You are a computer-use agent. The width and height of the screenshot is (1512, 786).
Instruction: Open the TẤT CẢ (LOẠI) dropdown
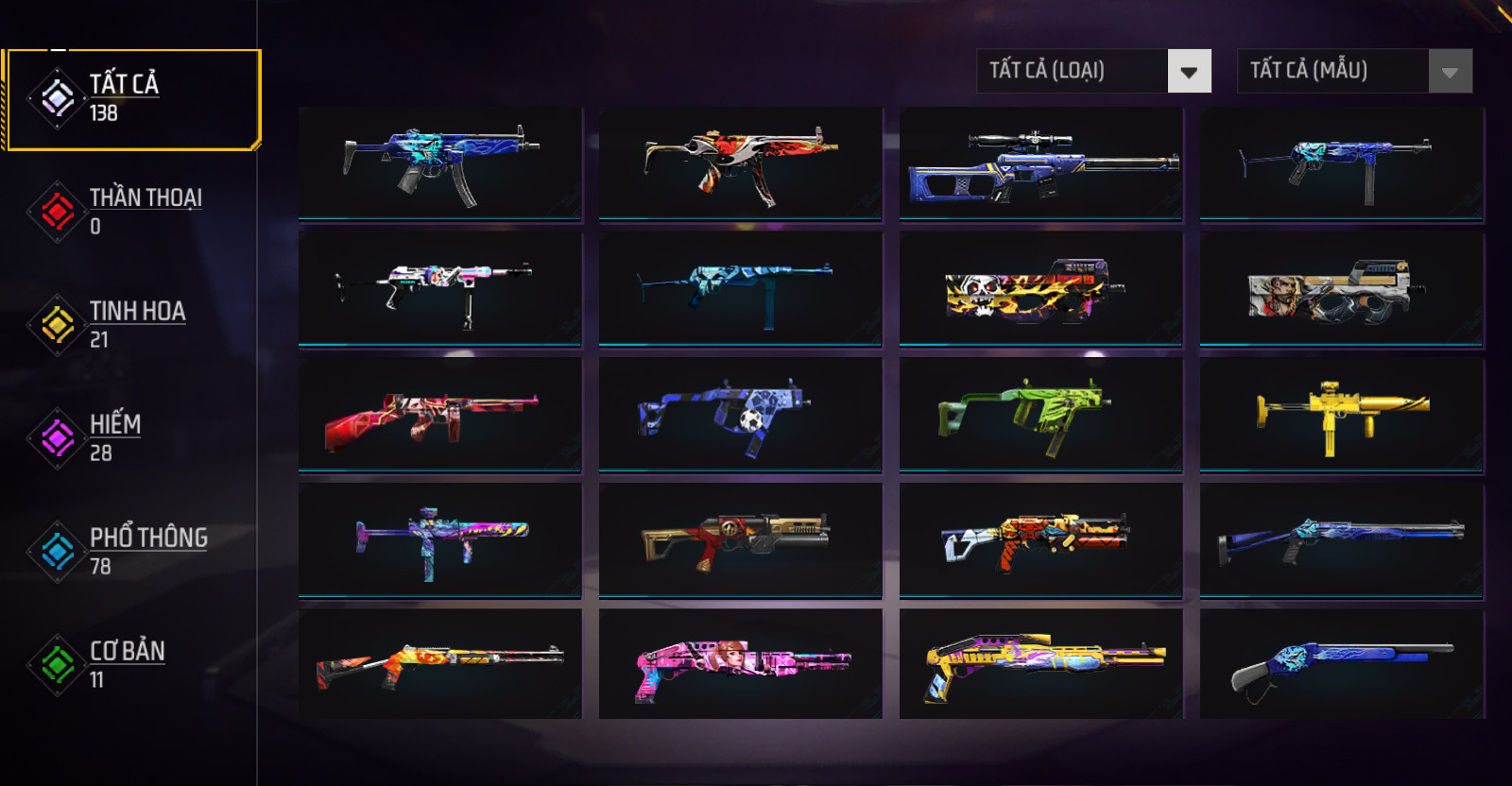point(1093,71)
